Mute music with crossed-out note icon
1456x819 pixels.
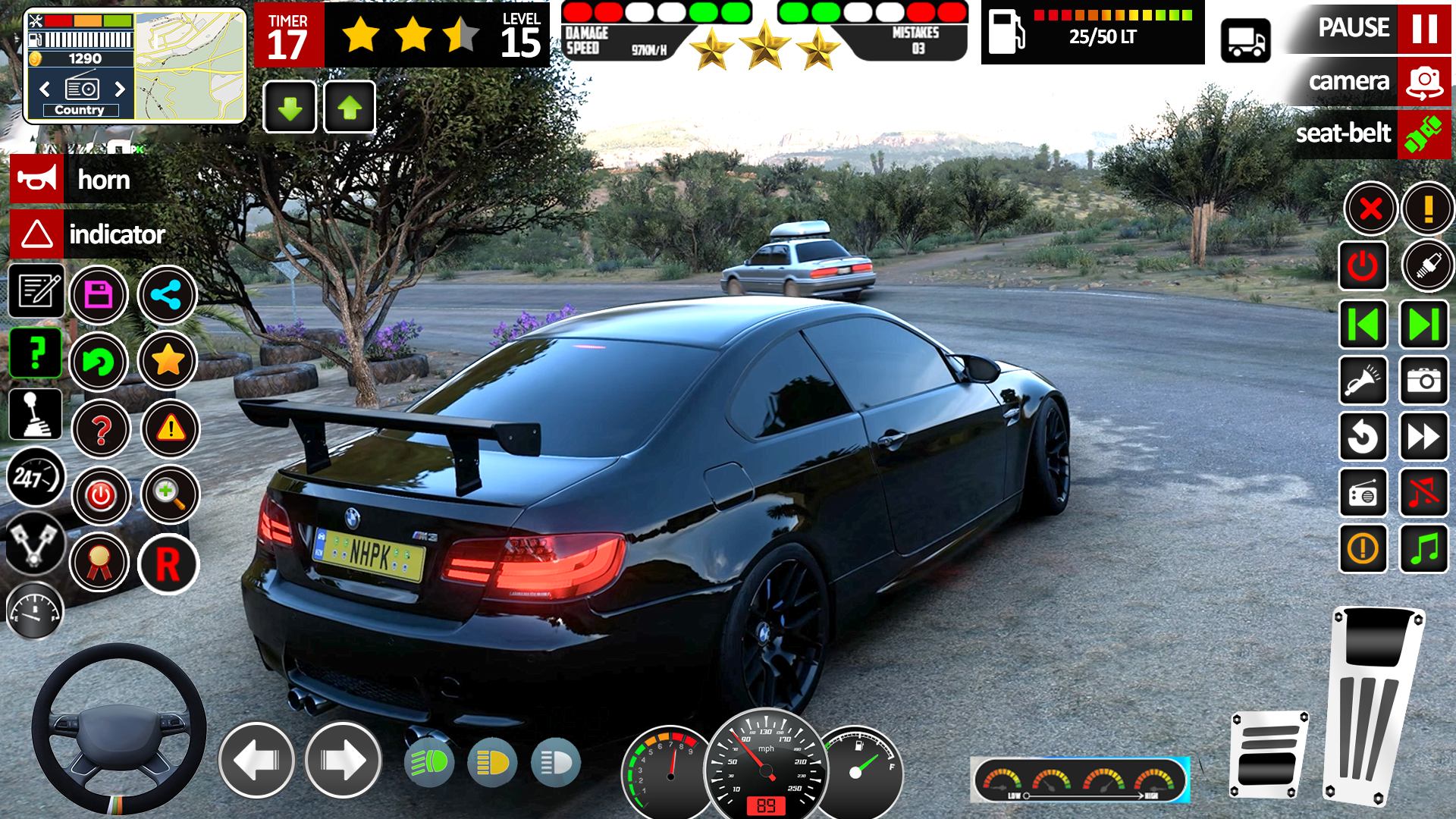click(1423, 493)
